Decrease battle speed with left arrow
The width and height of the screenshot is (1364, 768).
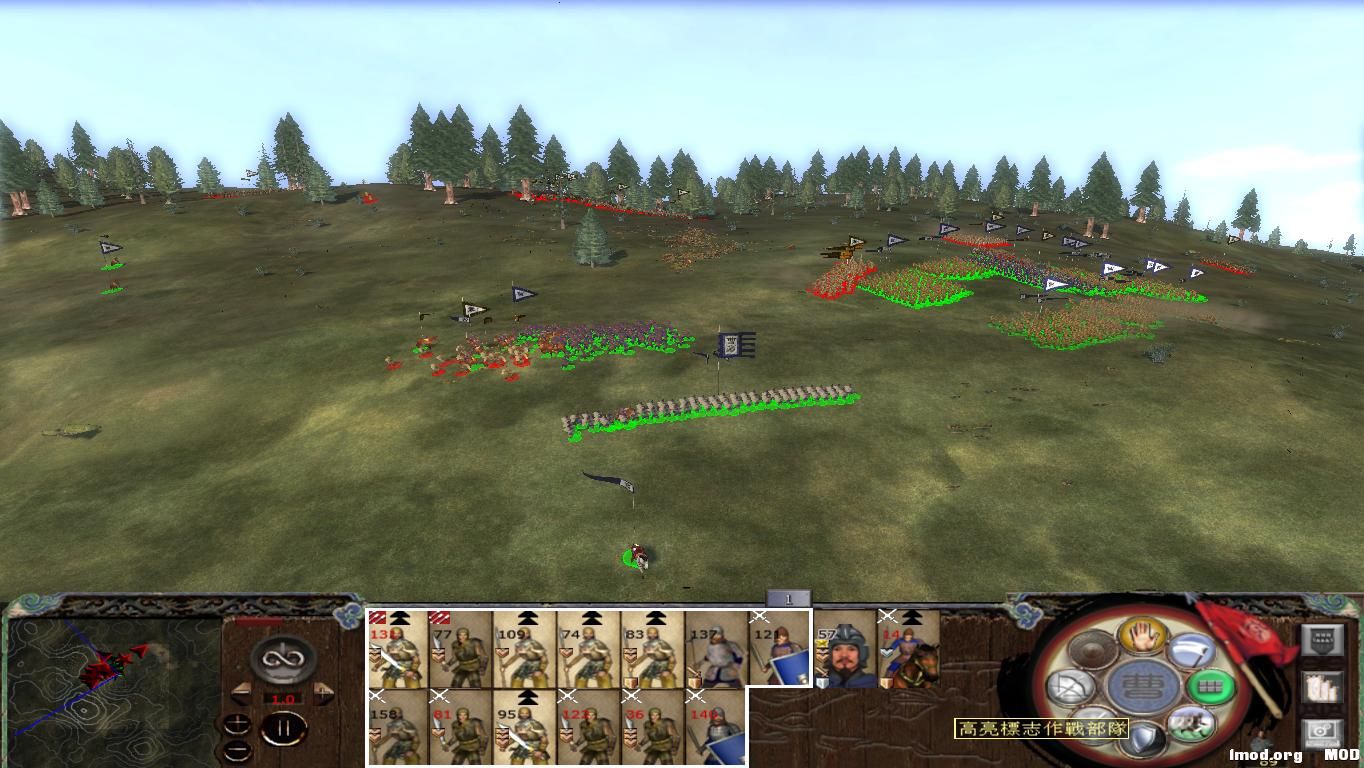[x=242, y=693]
